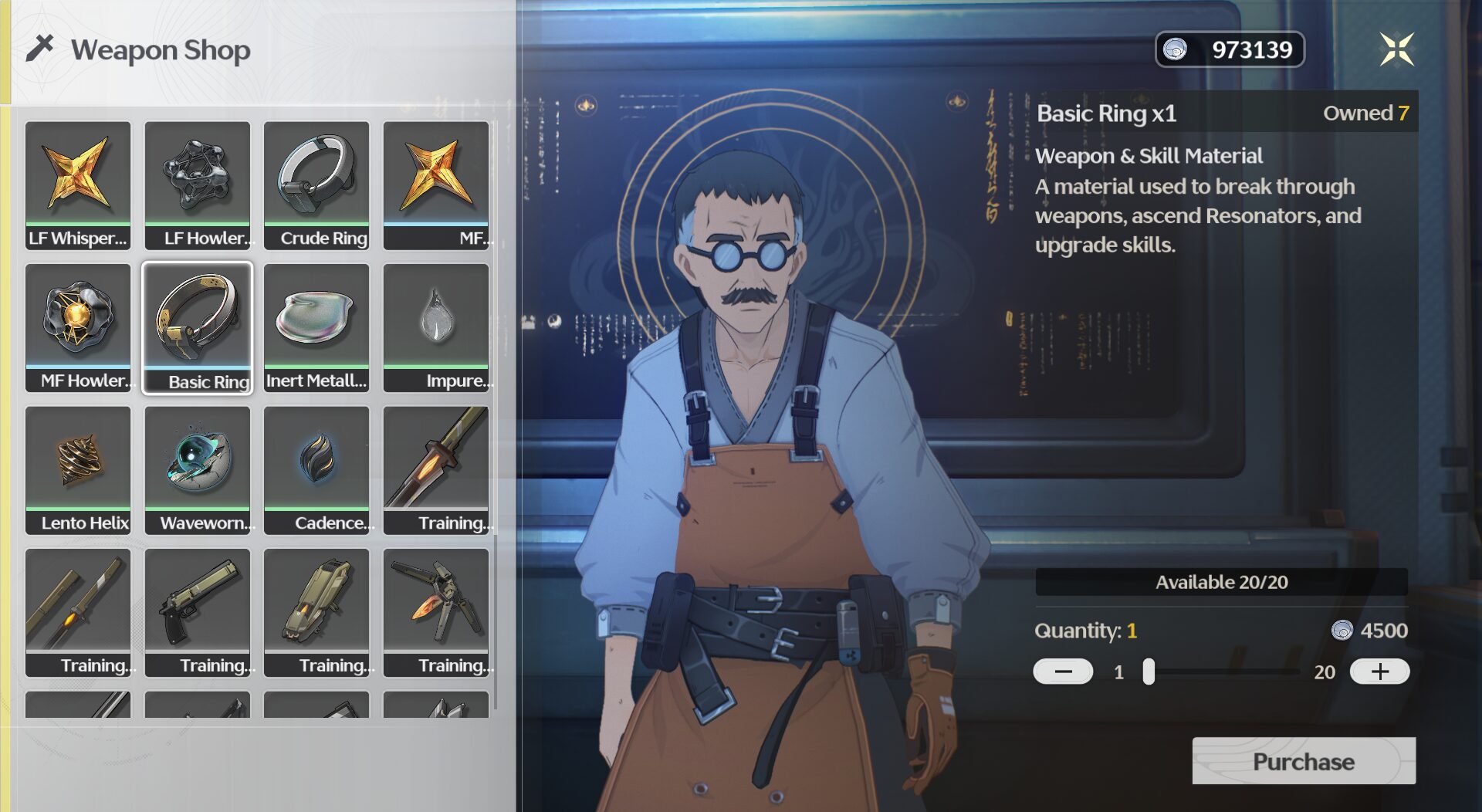
Task: Select the Training gauntlets weapon
Action: pyautogui.click(x=316, y=612)
